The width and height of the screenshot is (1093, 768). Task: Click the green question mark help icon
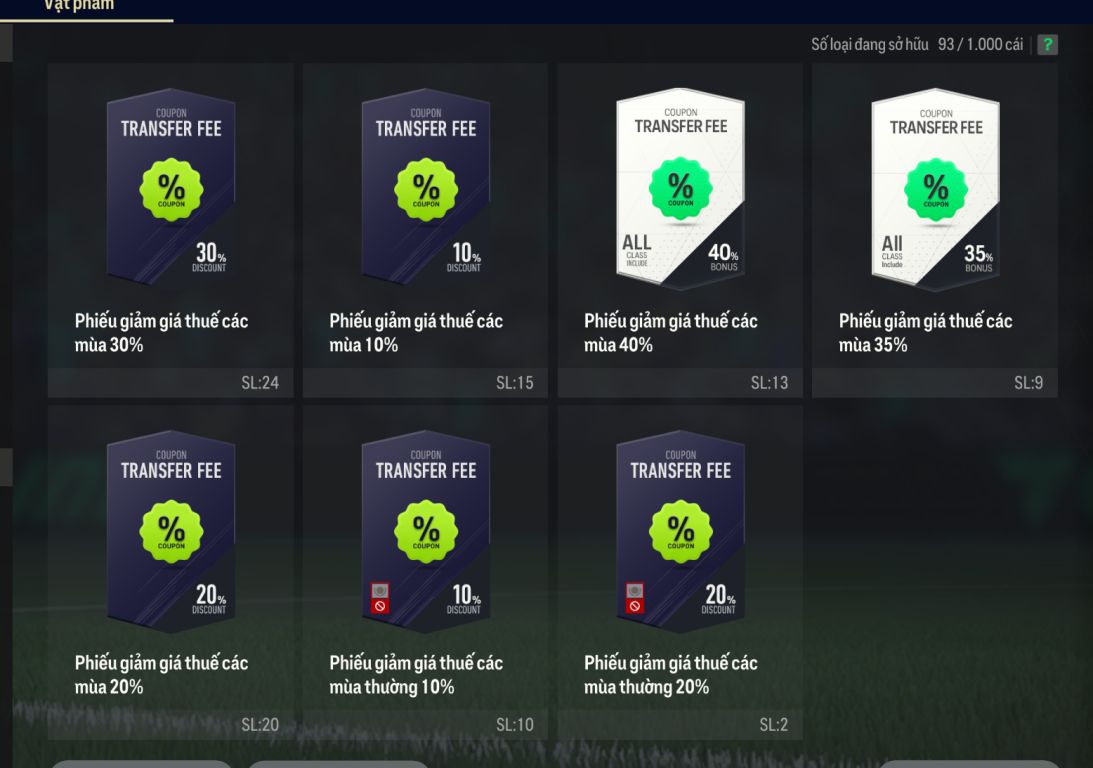1047,45
